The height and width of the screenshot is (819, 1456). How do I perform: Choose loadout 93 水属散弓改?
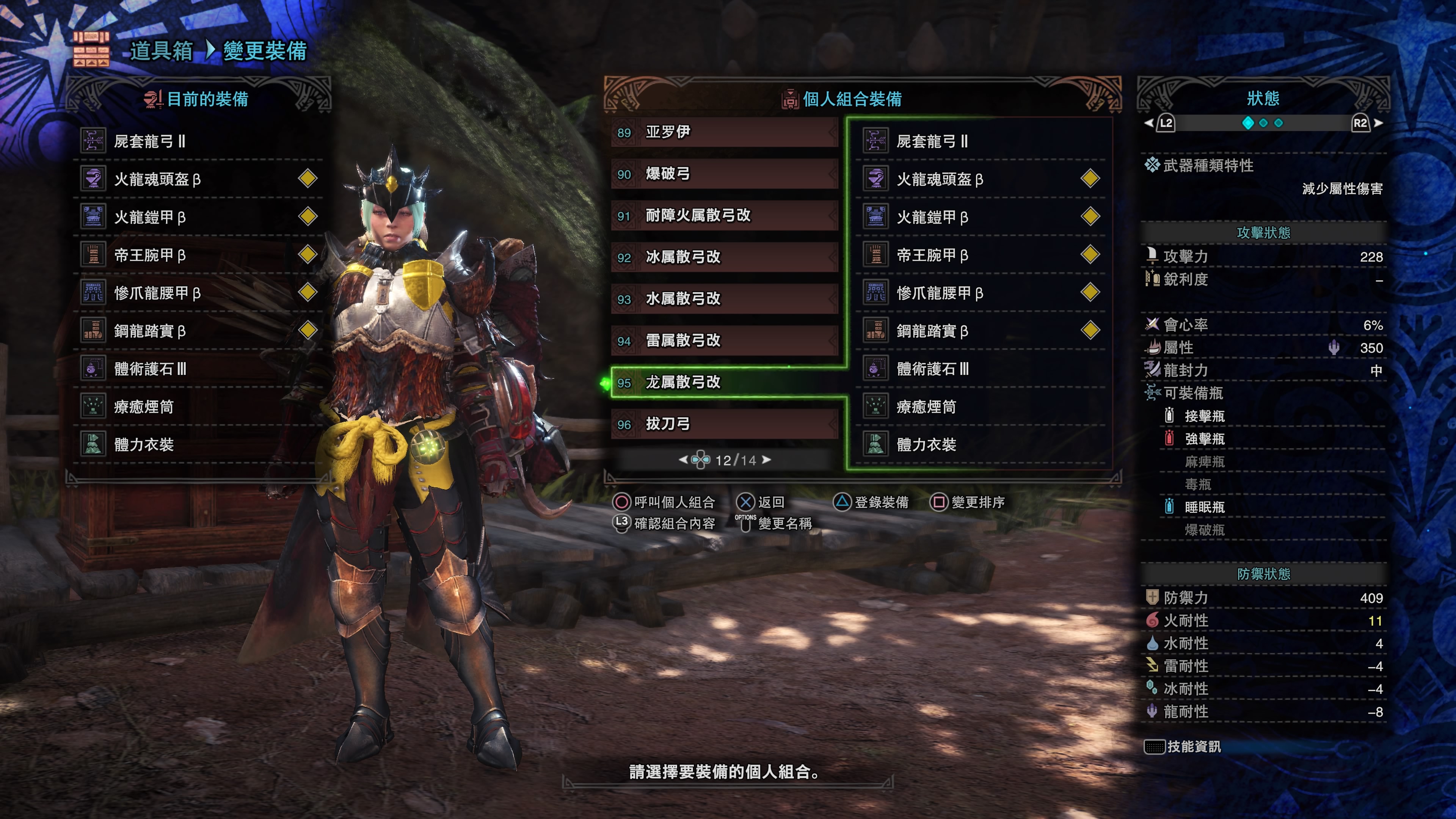pyautogui.click(x=723, y=299)
